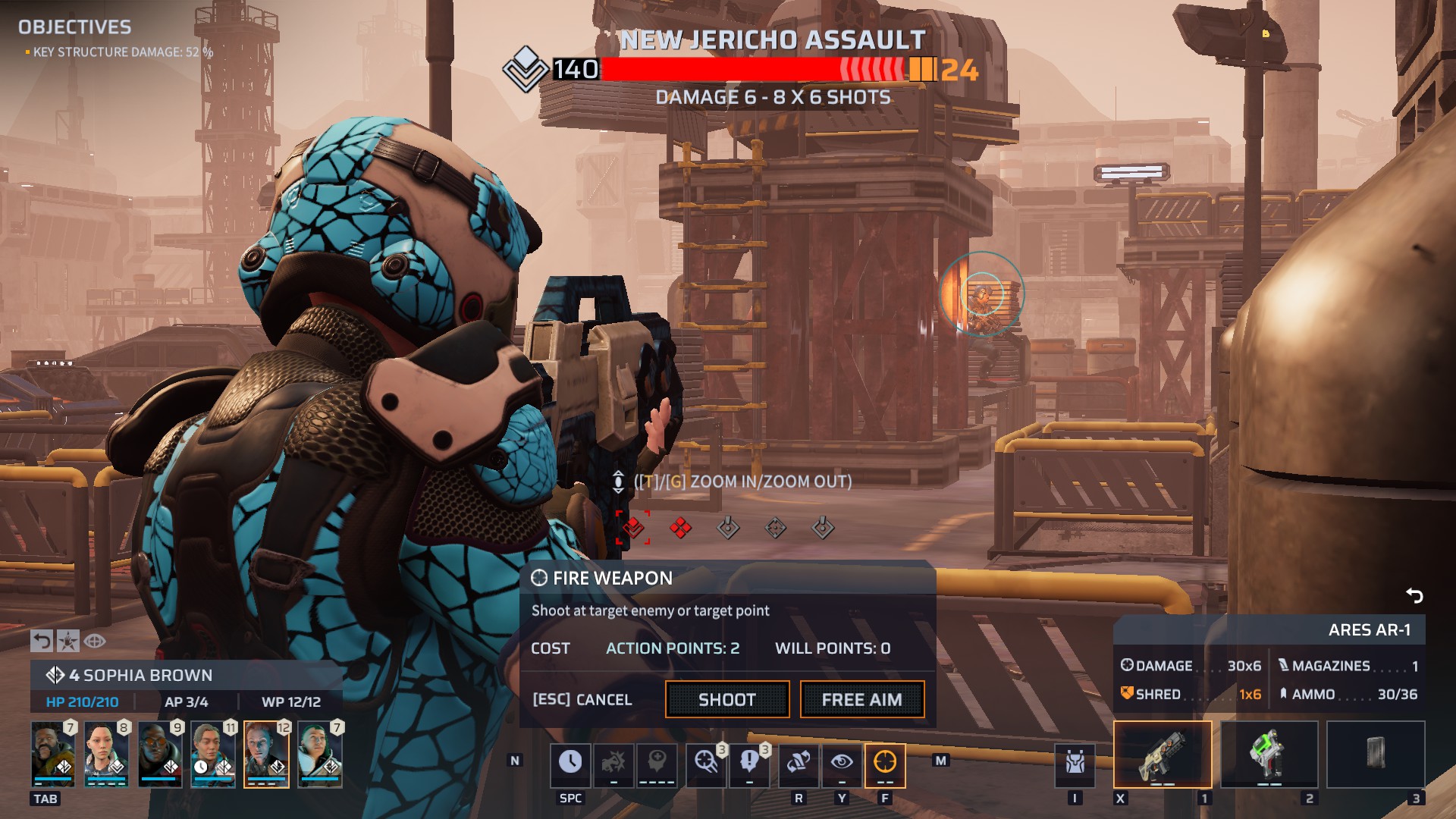
Task: Use the reload weapon ability icon
Action: pos(799,762)
